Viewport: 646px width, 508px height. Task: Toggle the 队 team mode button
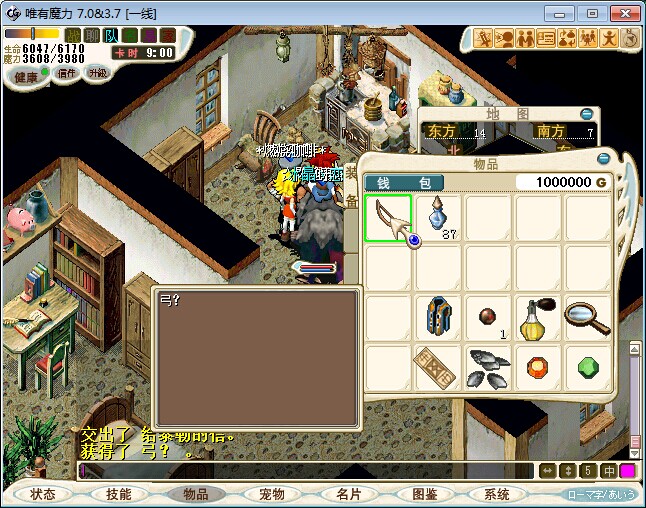point(109,37)
